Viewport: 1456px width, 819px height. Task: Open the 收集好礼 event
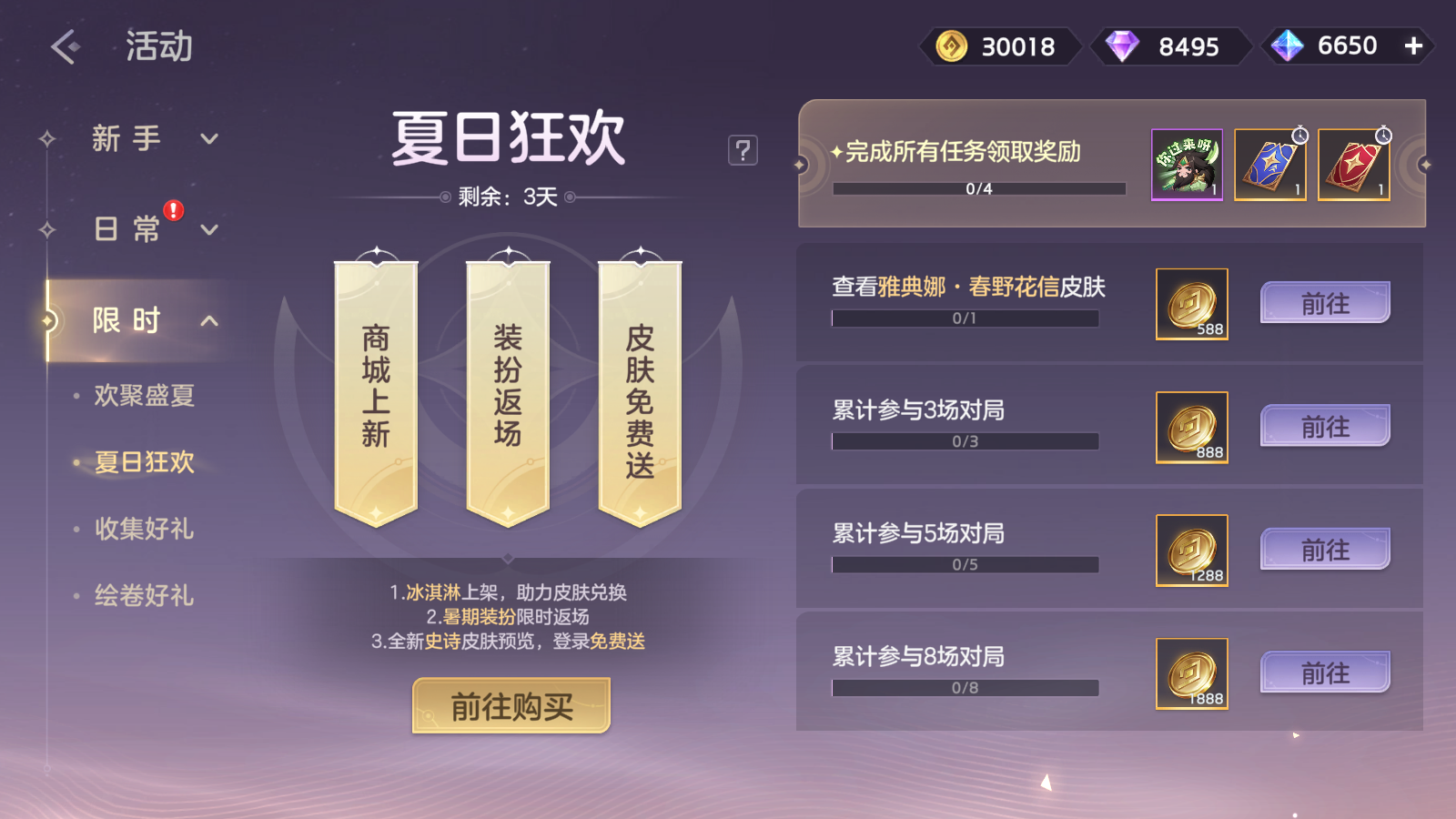144,529
